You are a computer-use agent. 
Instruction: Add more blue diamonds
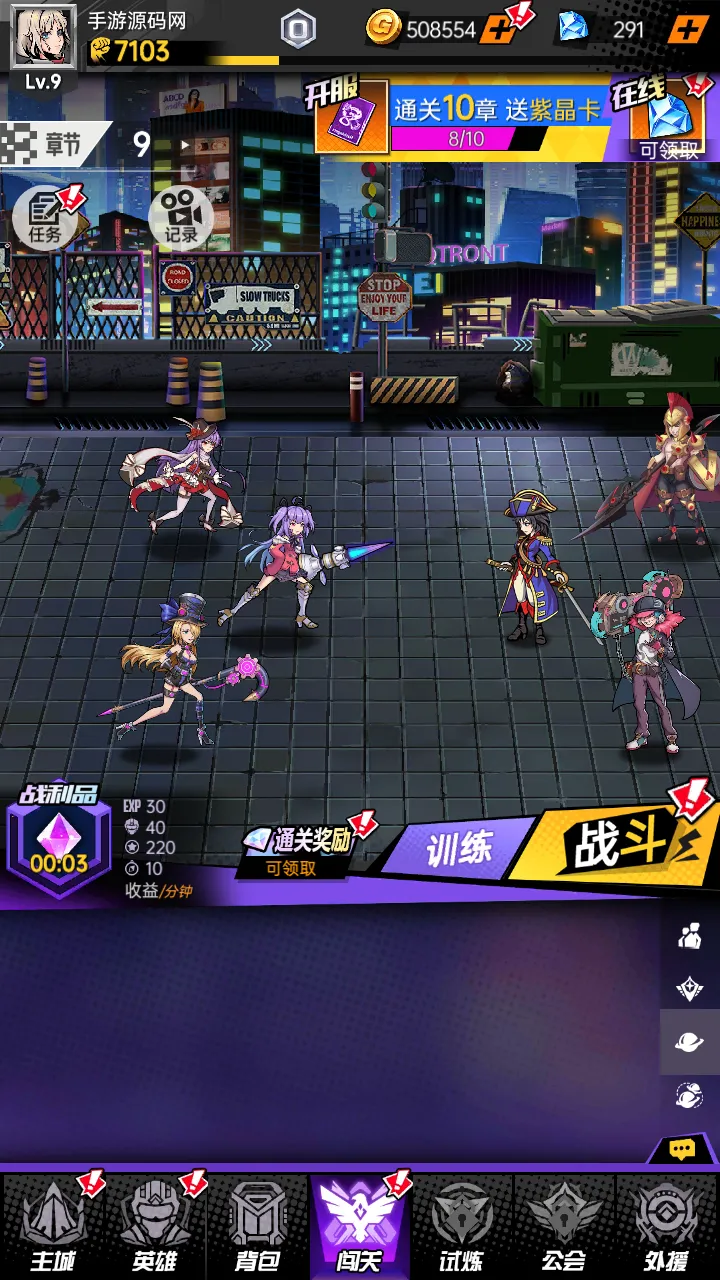coord(686,29)
